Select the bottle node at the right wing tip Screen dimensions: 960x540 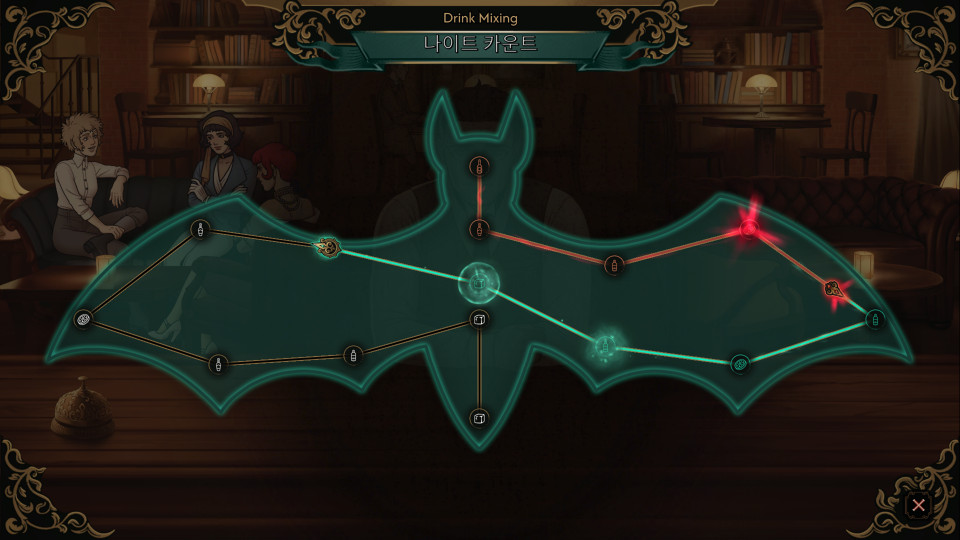click(875, 320)
